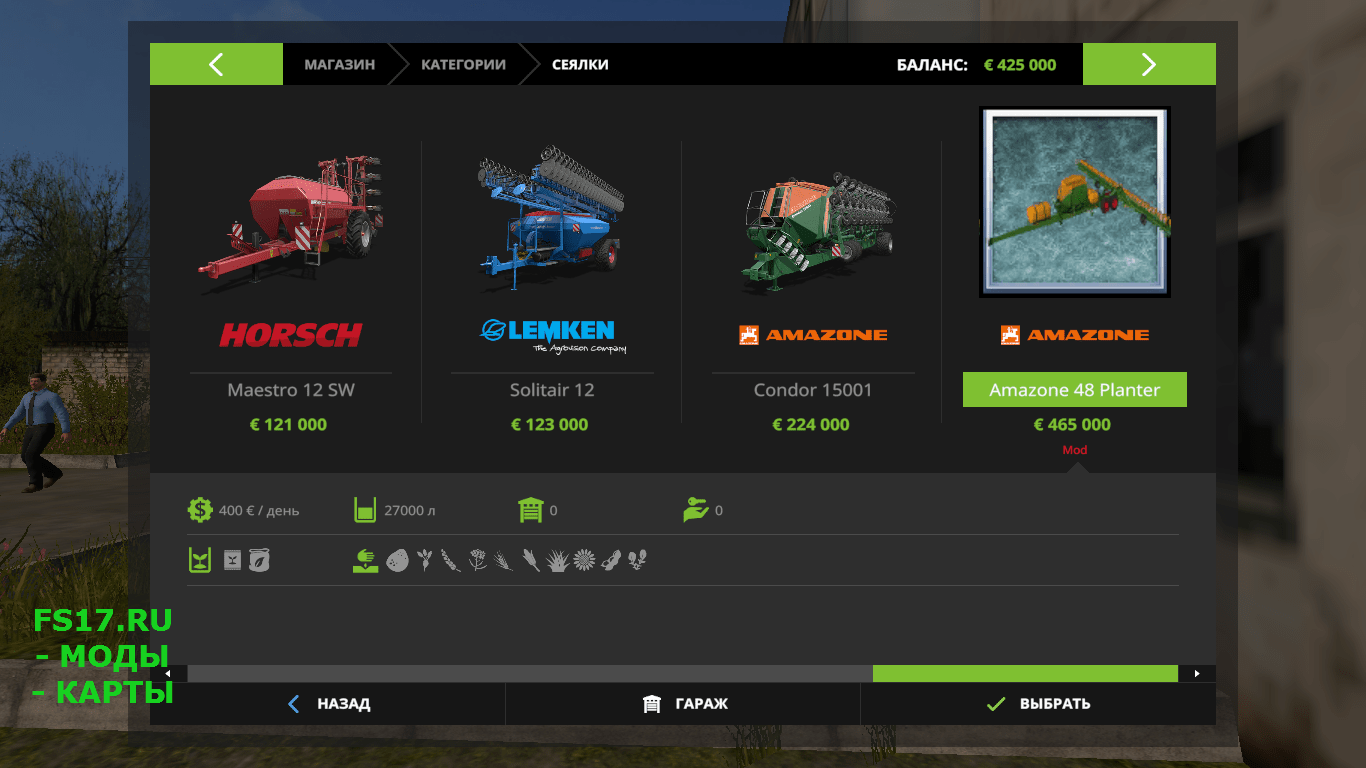The width and height of the screenshot is (1366, 768).
Task: Click the green right arrow for next page
Action: pos(1148,63)
